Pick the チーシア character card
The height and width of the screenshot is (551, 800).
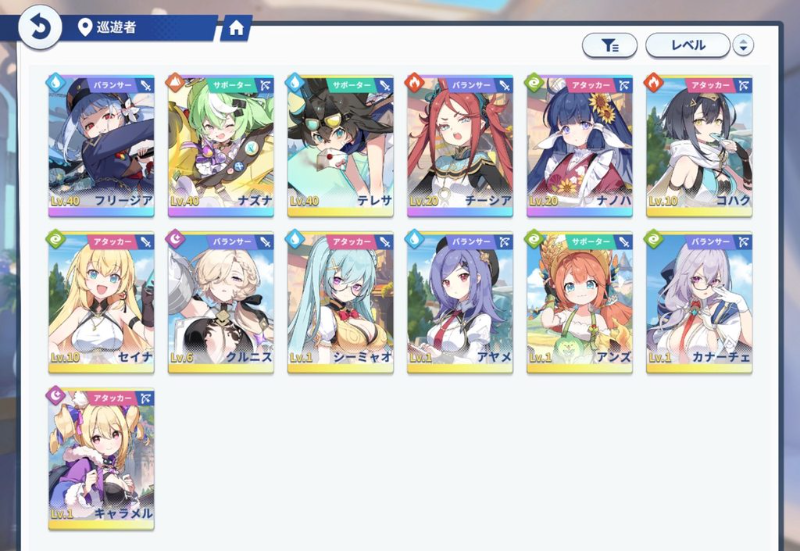460,144
